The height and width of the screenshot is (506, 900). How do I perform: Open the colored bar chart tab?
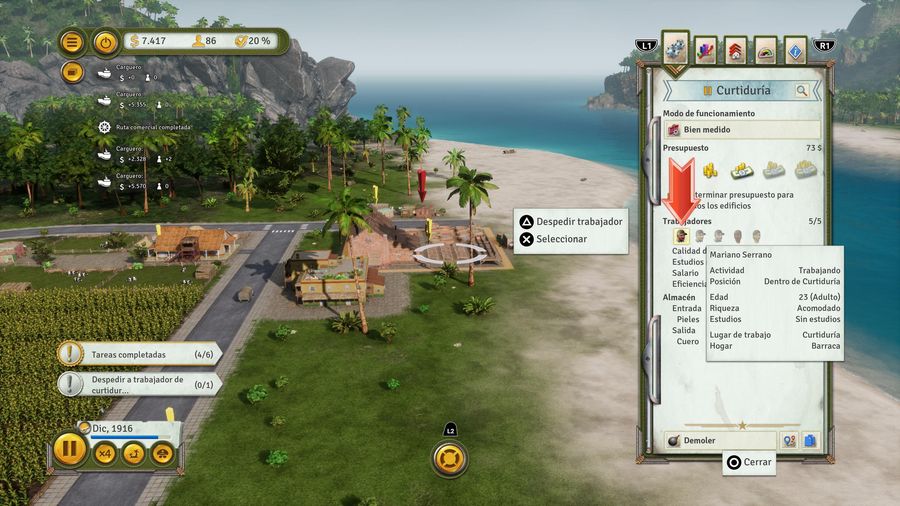pyautogui.click(x=706, y=50)
